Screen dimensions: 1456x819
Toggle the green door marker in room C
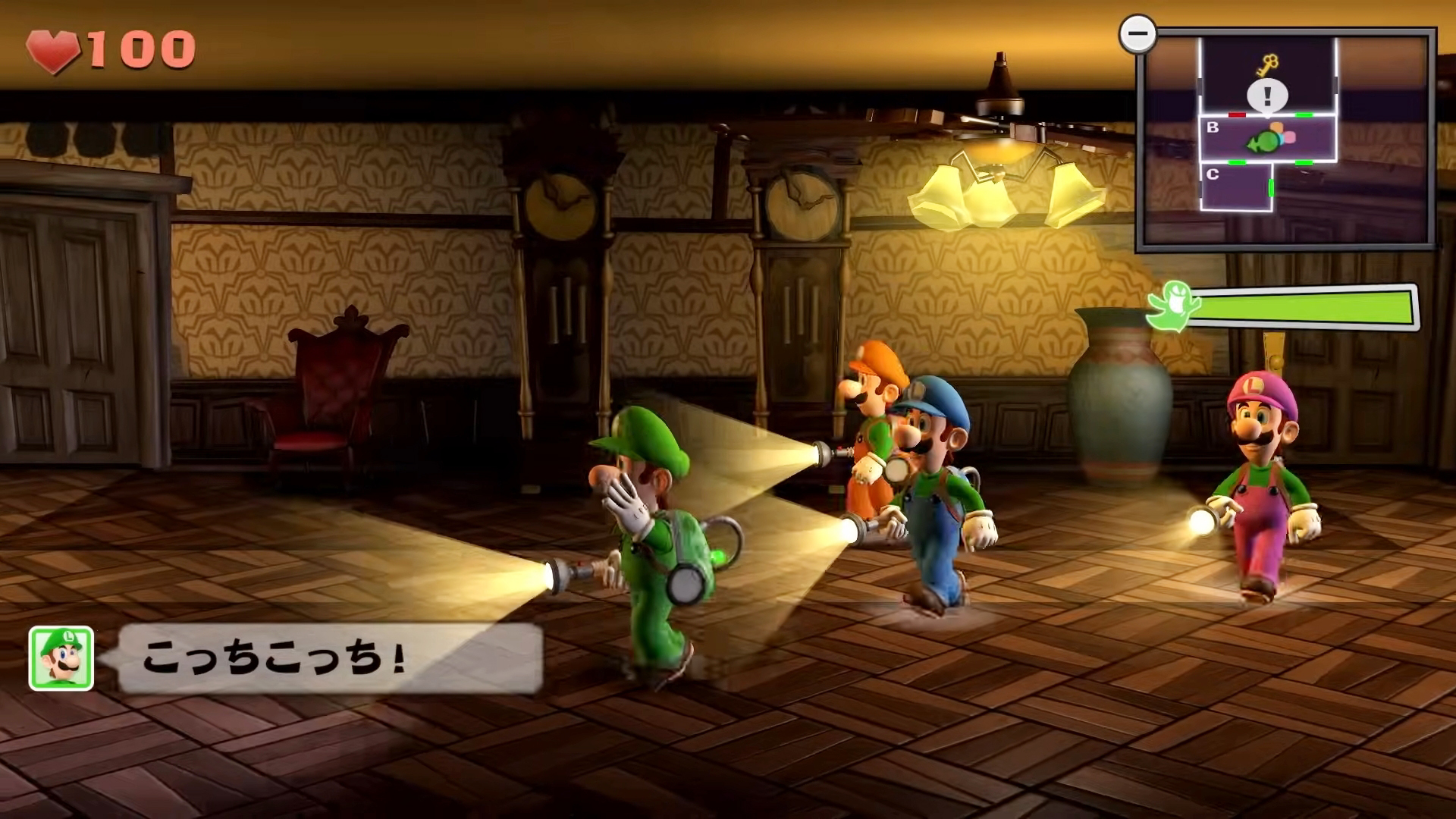tap(1270, 188)
